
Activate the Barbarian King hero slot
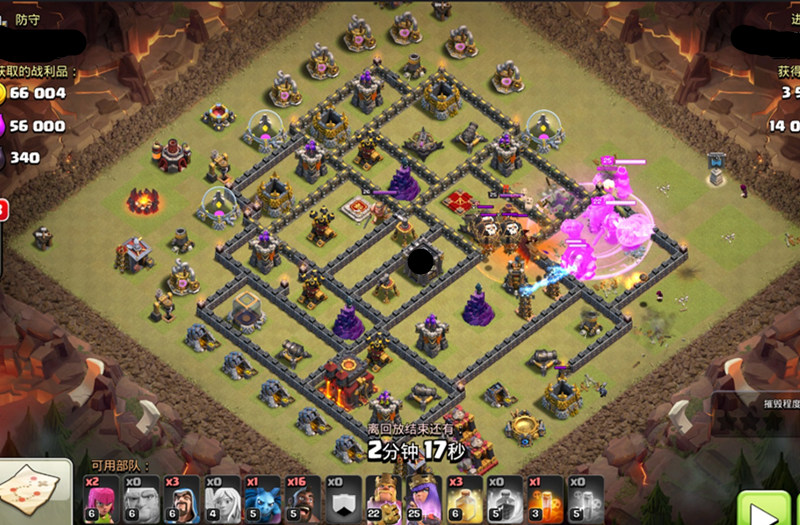385,497
